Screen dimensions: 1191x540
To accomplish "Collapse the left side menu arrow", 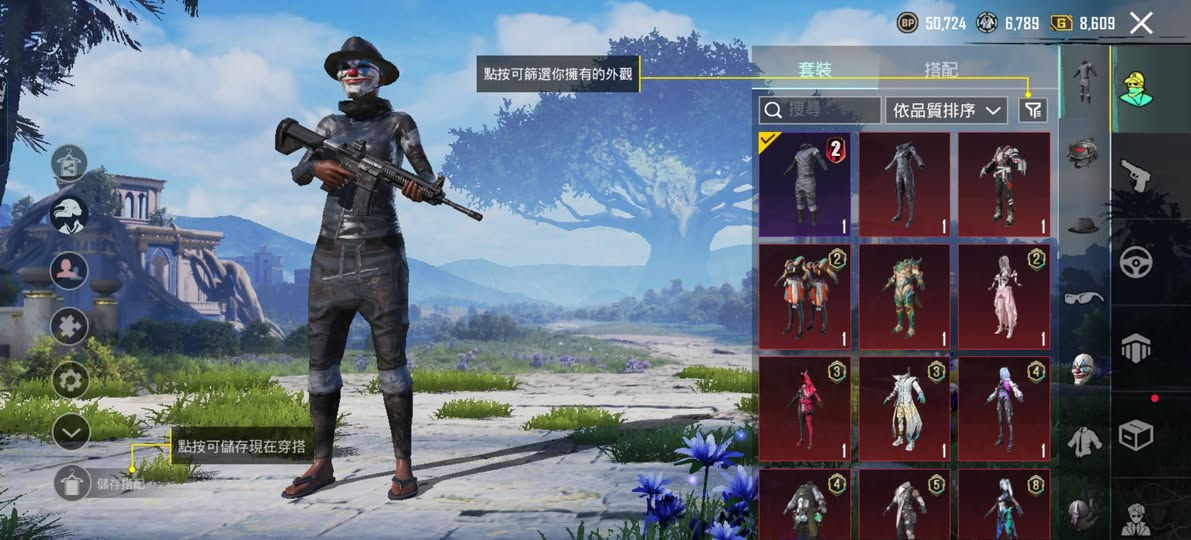I will [70, 432].
